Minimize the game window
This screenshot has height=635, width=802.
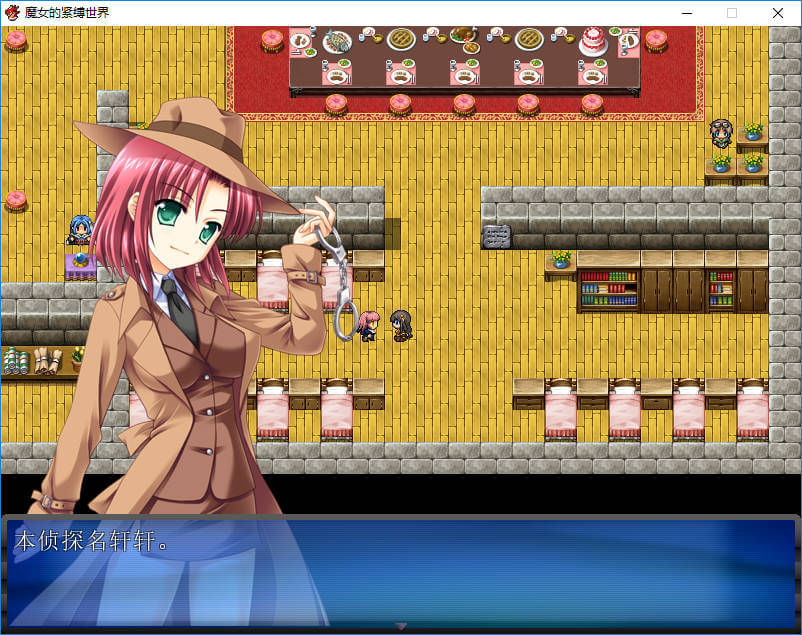(686, 13)
